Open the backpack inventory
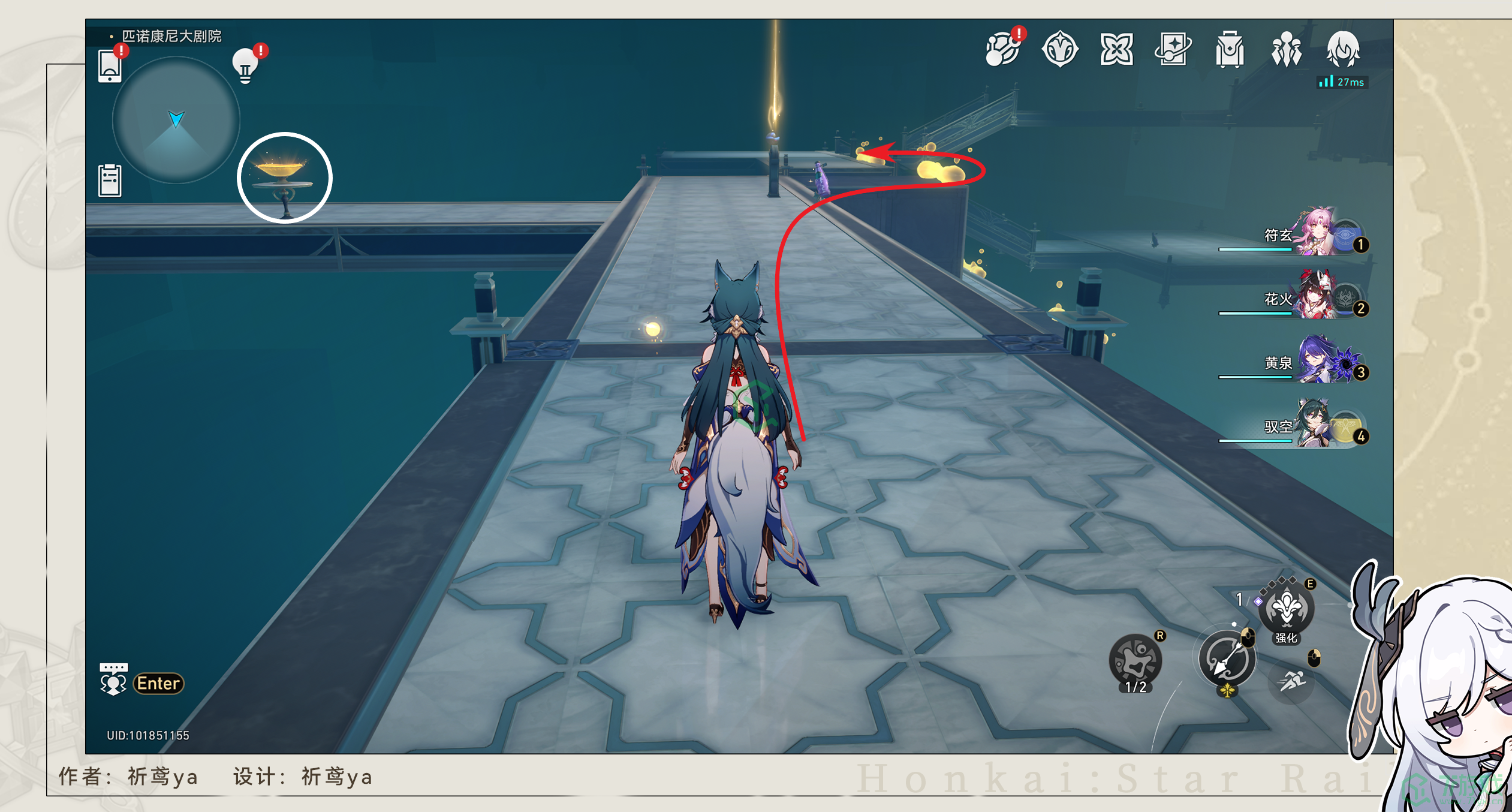This screenshot has width=1512, height=812. pyautogui.click(x=1230, y=49)
